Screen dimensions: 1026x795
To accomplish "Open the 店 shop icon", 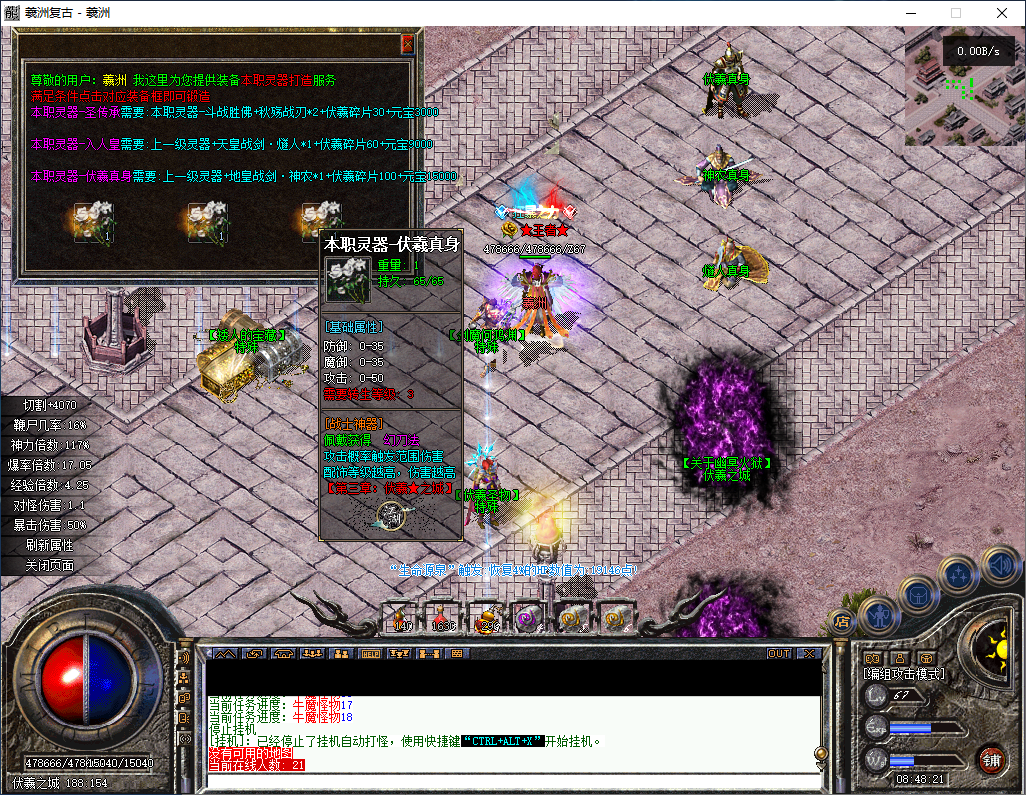I will click(841, 620).
